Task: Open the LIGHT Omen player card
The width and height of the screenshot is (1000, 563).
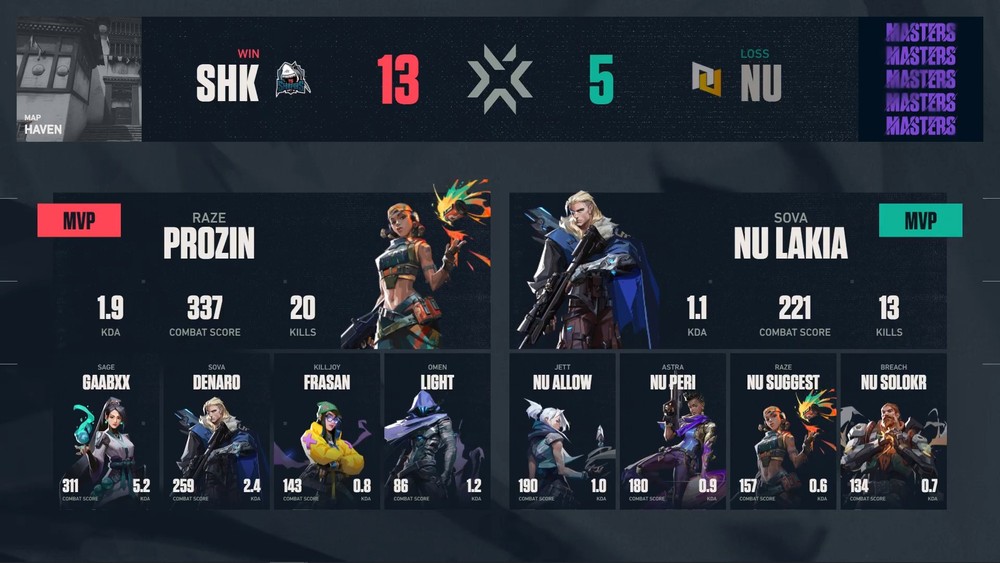Action: coord(437,431)
